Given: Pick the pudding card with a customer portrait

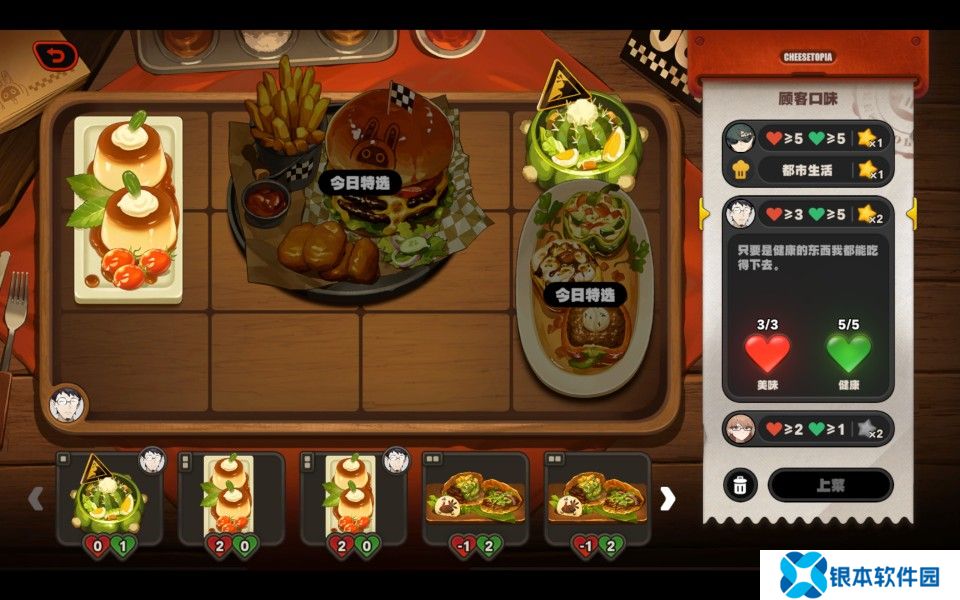Looking at the screenshot, I should (x=354, y=498).
